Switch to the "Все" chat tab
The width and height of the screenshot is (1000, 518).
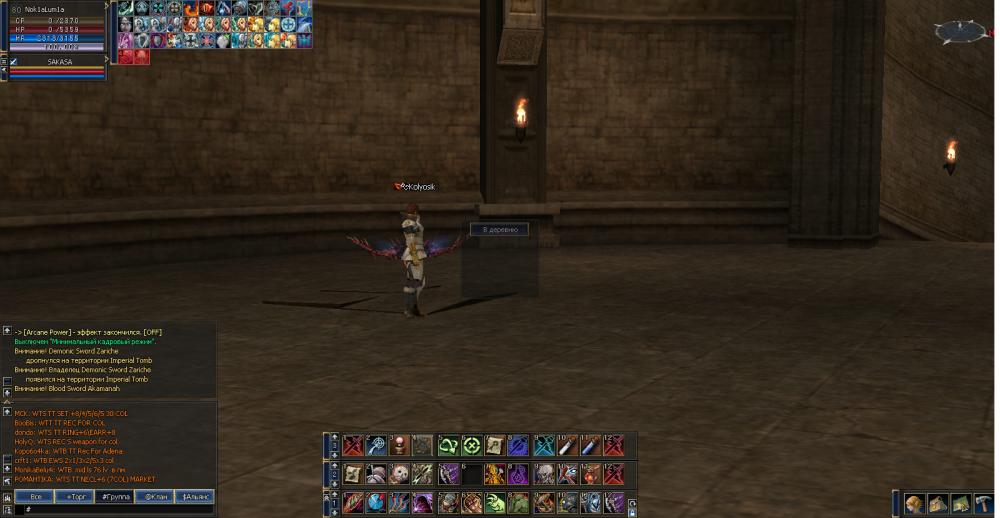coord(35,496)
